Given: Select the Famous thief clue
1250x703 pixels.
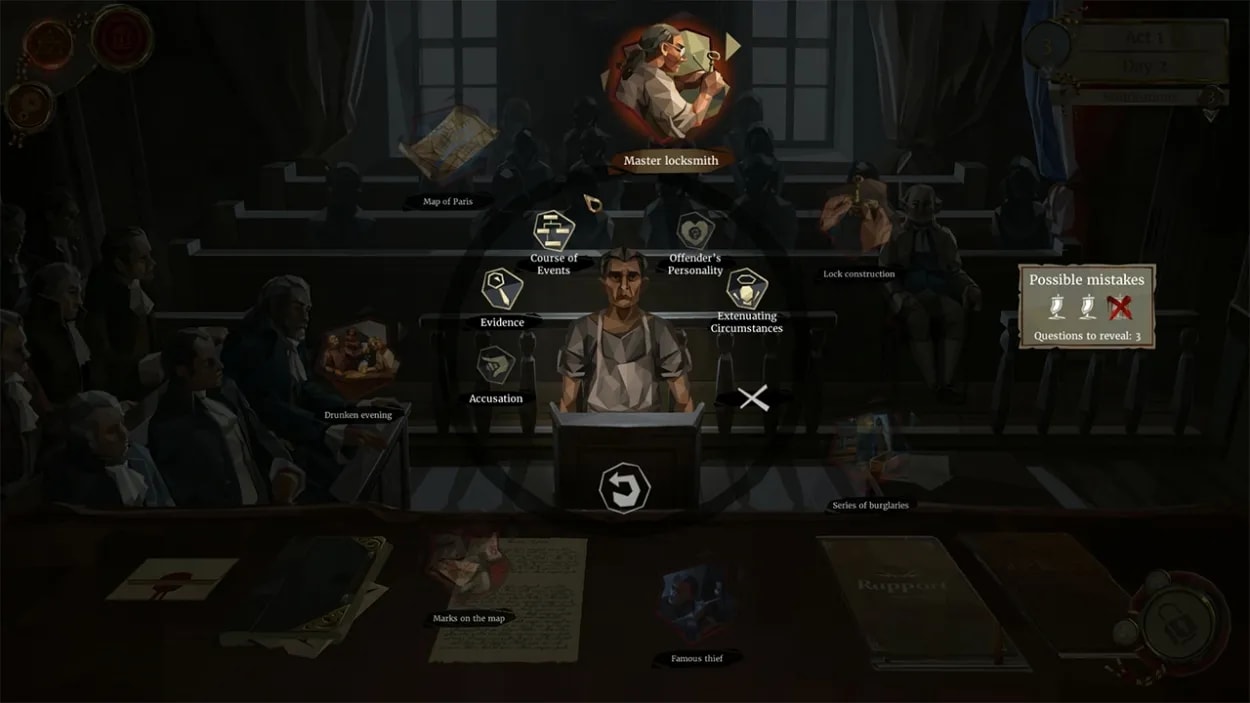Looking at the screenshot, I should coord(697,603).
